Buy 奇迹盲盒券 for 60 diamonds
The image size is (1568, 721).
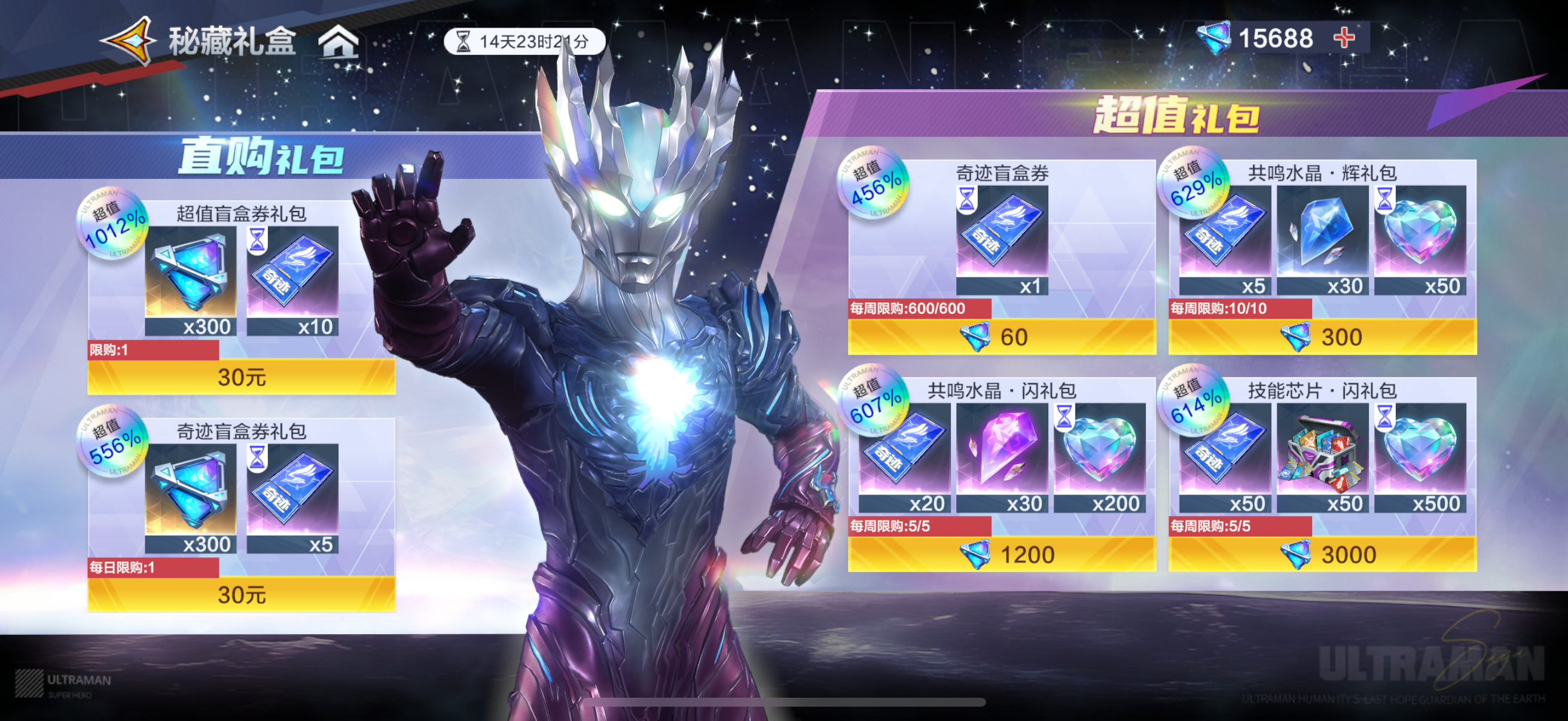click(1001, 337)
